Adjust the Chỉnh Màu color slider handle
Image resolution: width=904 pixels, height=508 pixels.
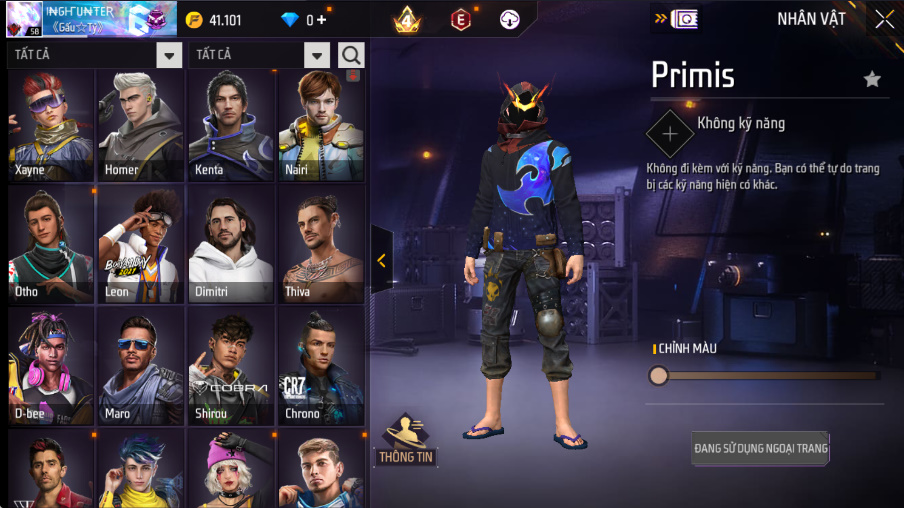[x=659, y=375]
